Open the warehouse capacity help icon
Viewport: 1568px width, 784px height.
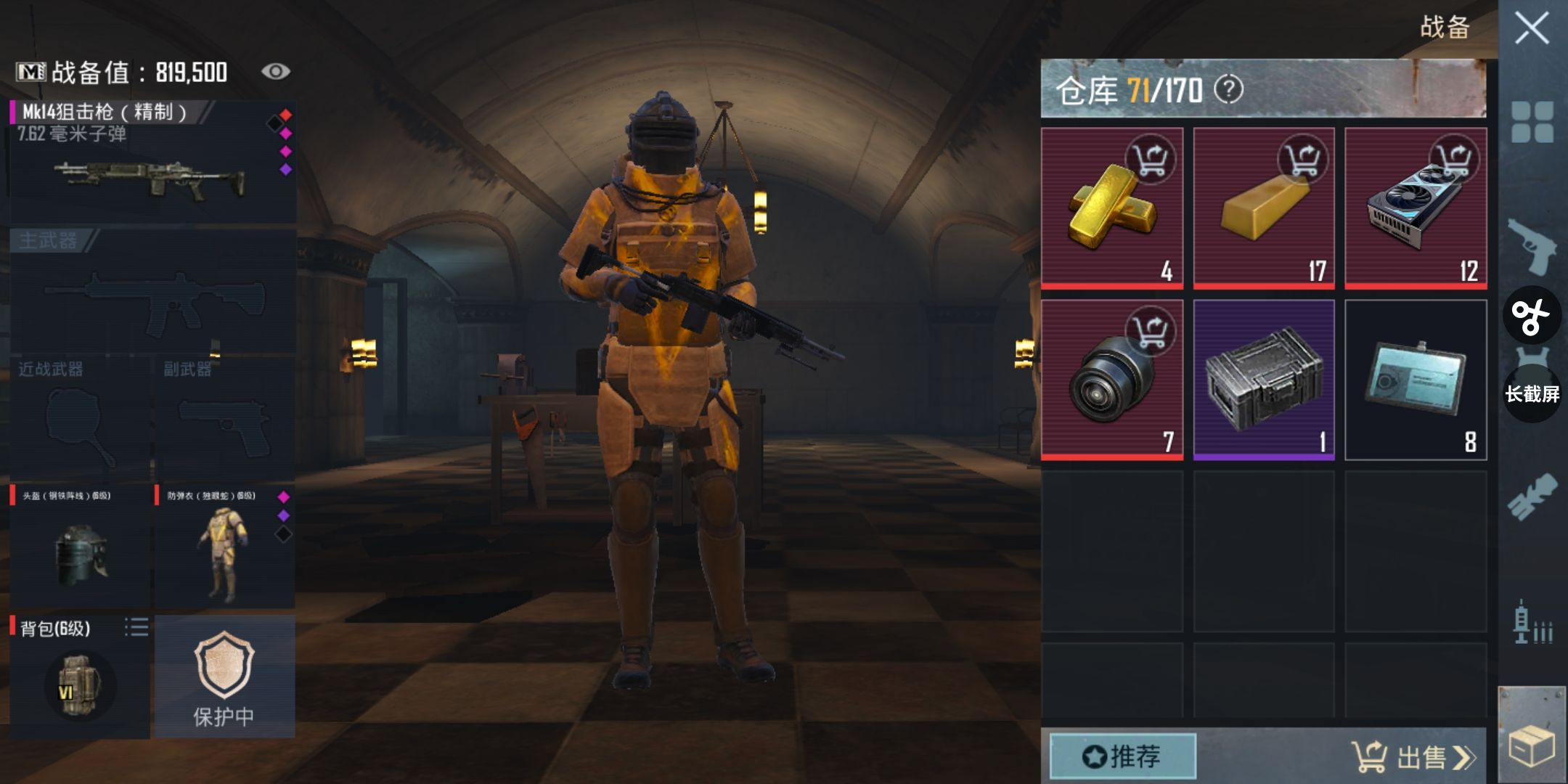pos(1229,90)
